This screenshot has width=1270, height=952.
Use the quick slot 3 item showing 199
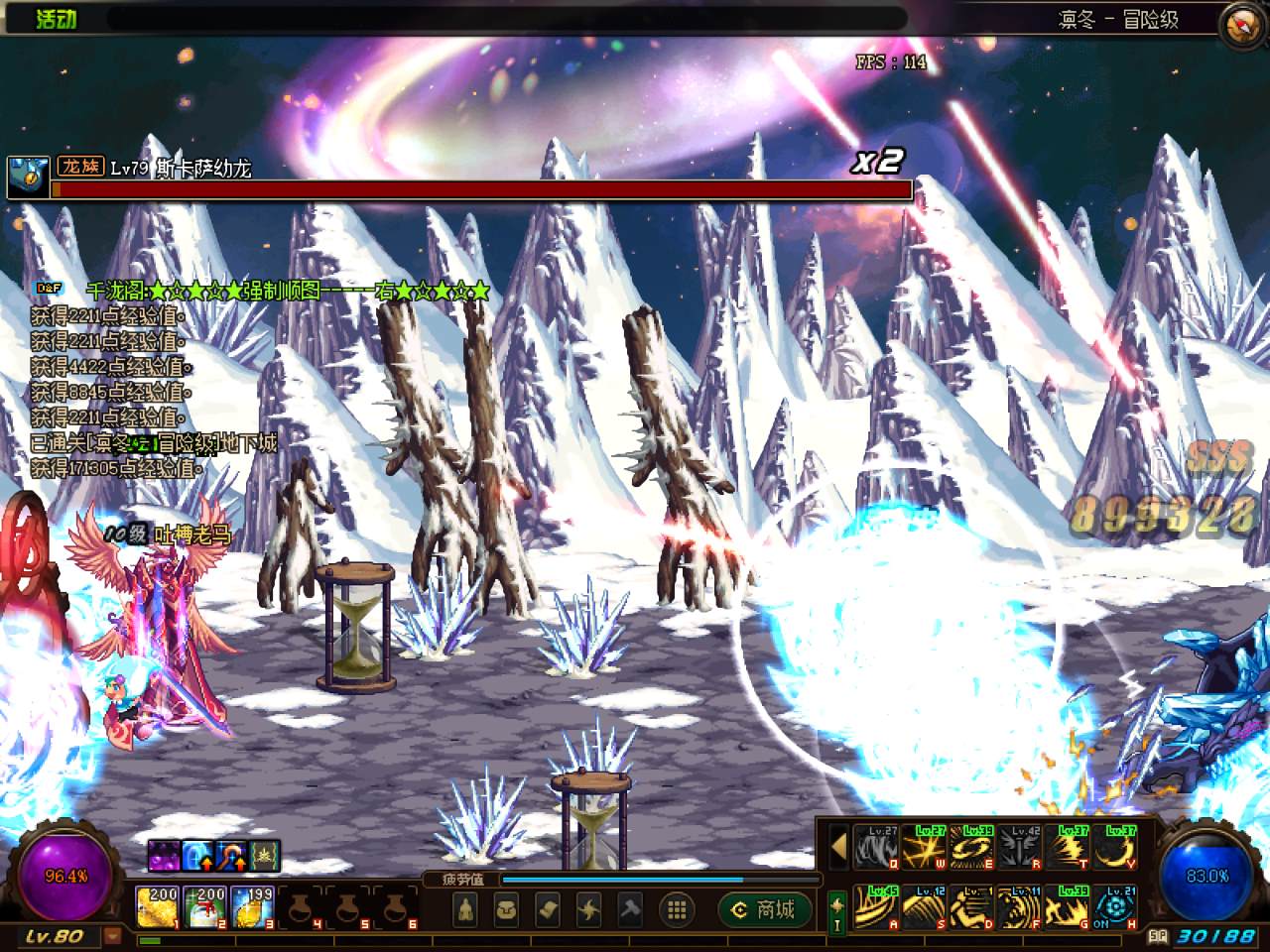click(x=252, y=906)
